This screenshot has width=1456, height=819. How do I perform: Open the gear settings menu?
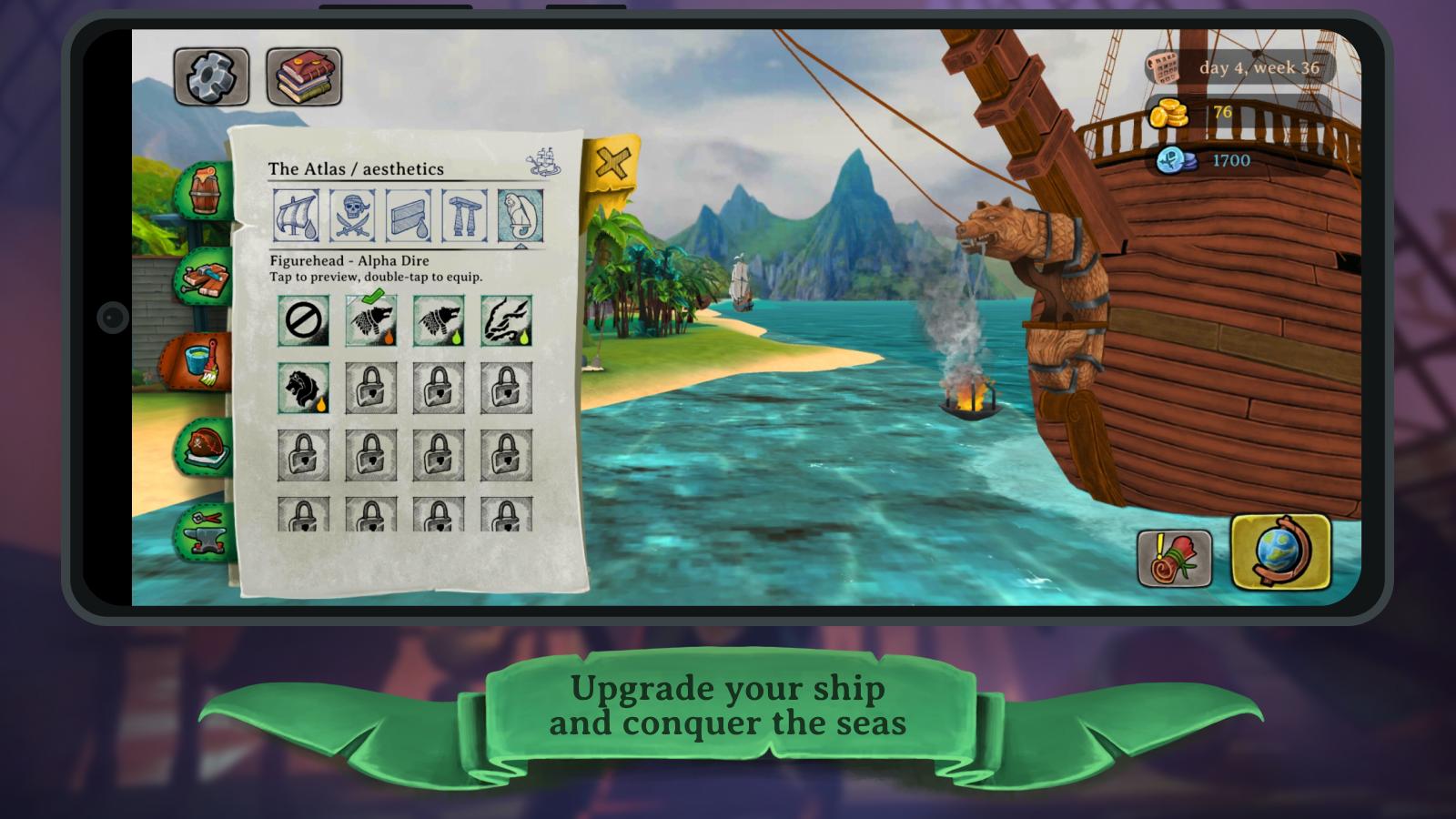click(211, 76)
